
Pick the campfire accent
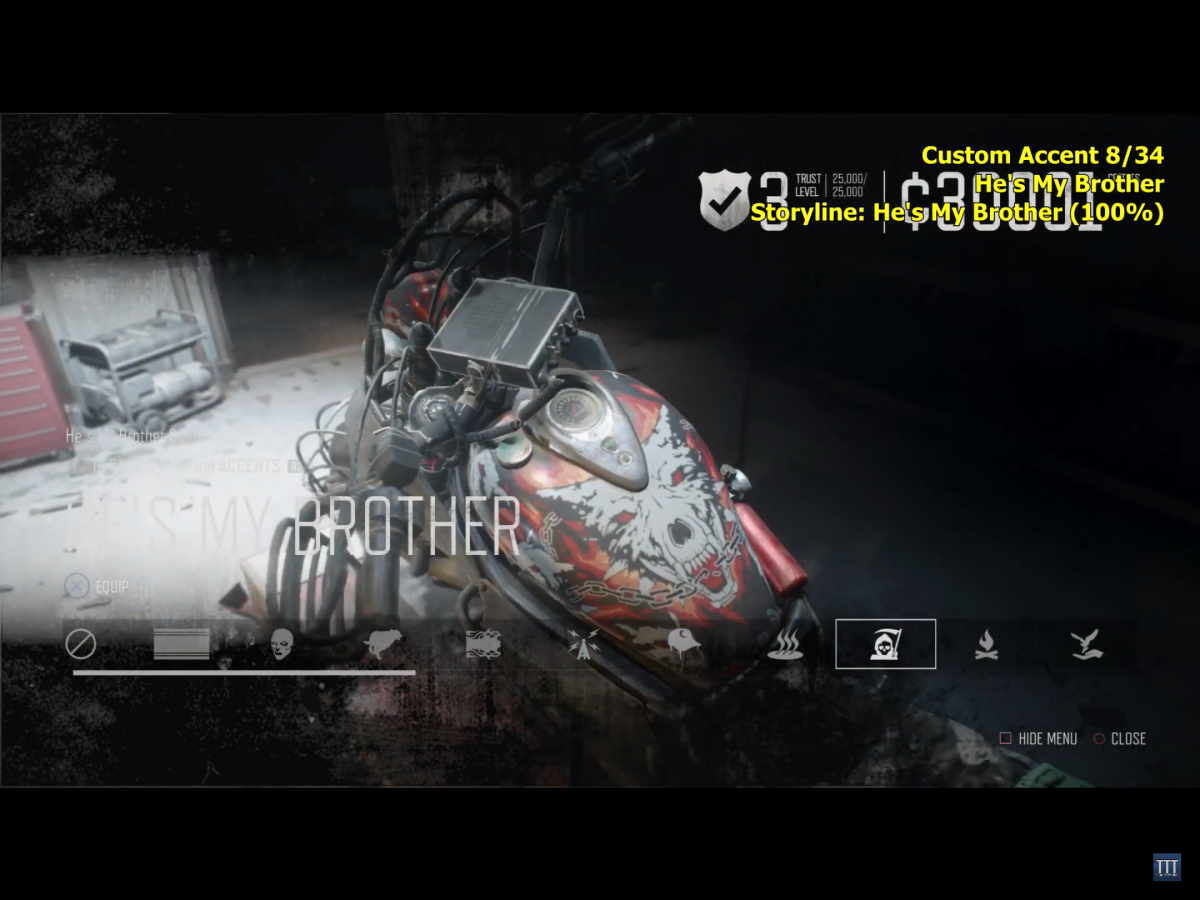tap(986, 645)
